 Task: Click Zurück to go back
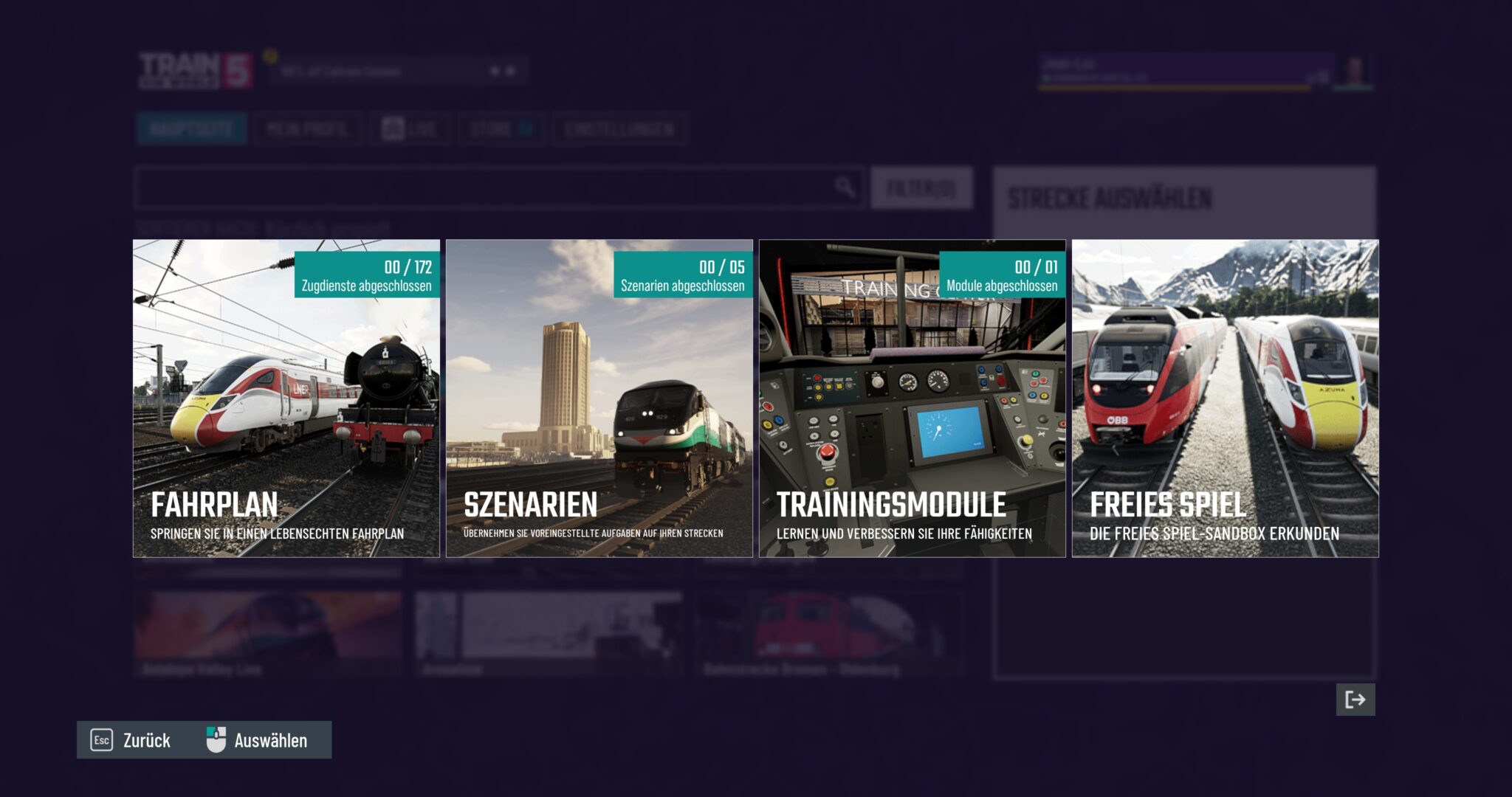click(147, 740)
